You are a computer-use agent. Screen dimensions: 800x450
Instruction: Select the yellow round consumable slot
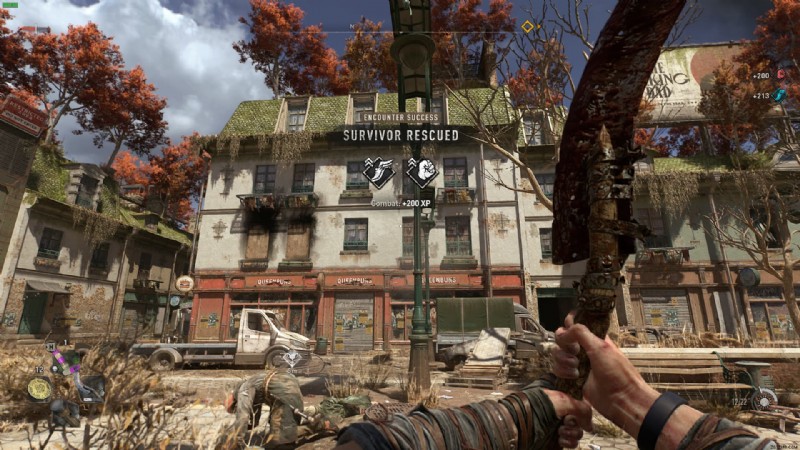(x=39, y=388)
